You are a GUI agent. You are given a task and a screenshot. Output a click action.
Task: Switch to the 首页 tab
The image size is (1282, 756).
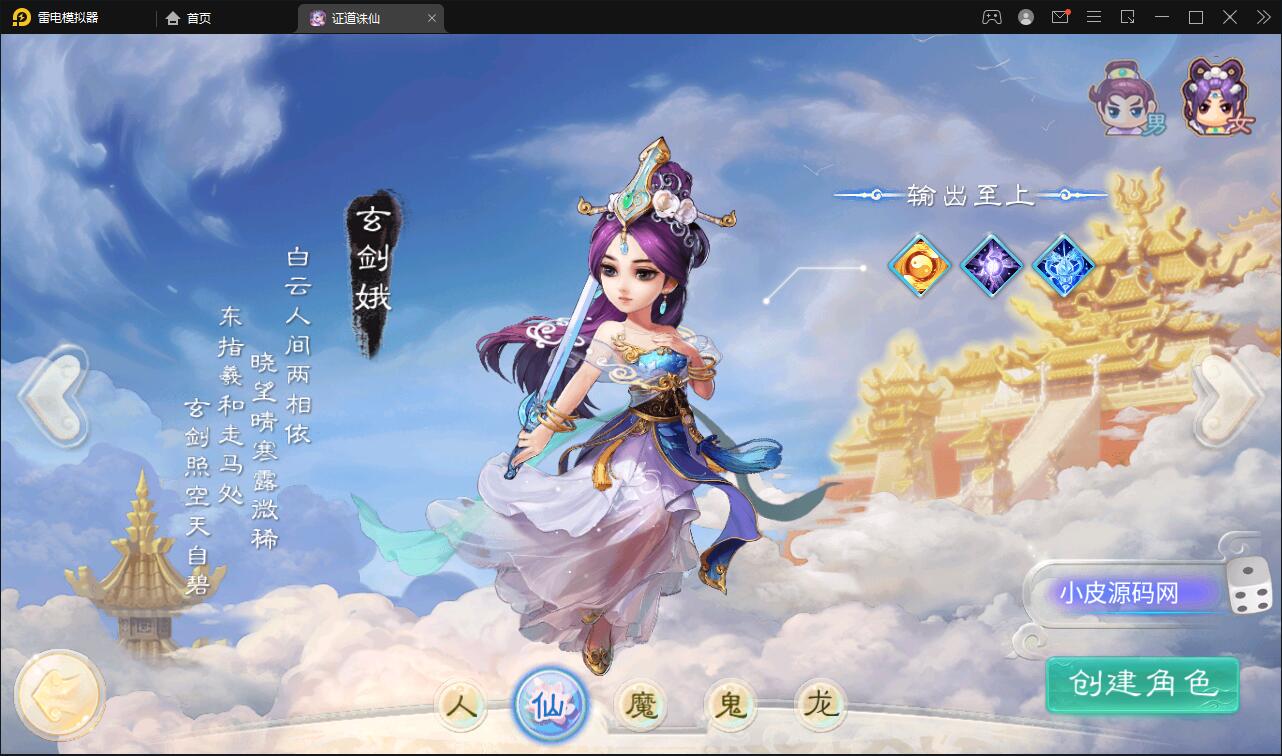(x=189, y=17)
